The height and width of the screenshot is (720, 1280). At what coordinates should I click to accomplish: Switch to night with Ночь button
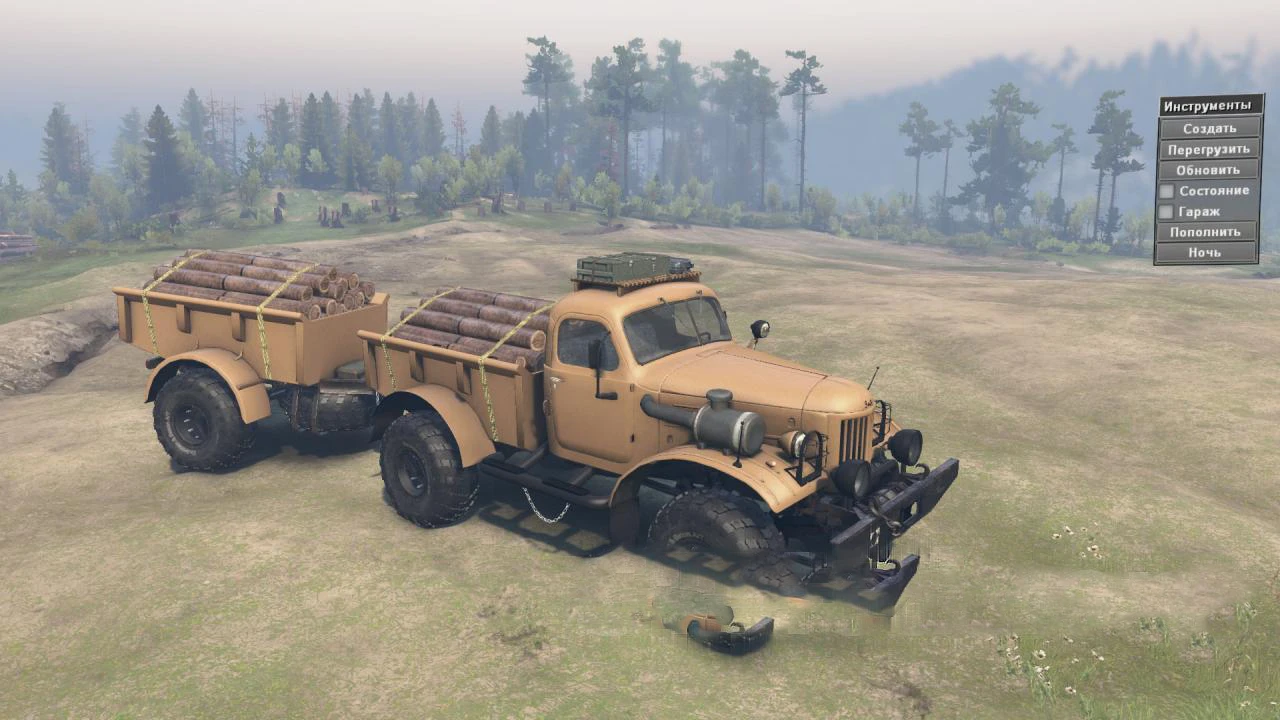(1208, 253)
